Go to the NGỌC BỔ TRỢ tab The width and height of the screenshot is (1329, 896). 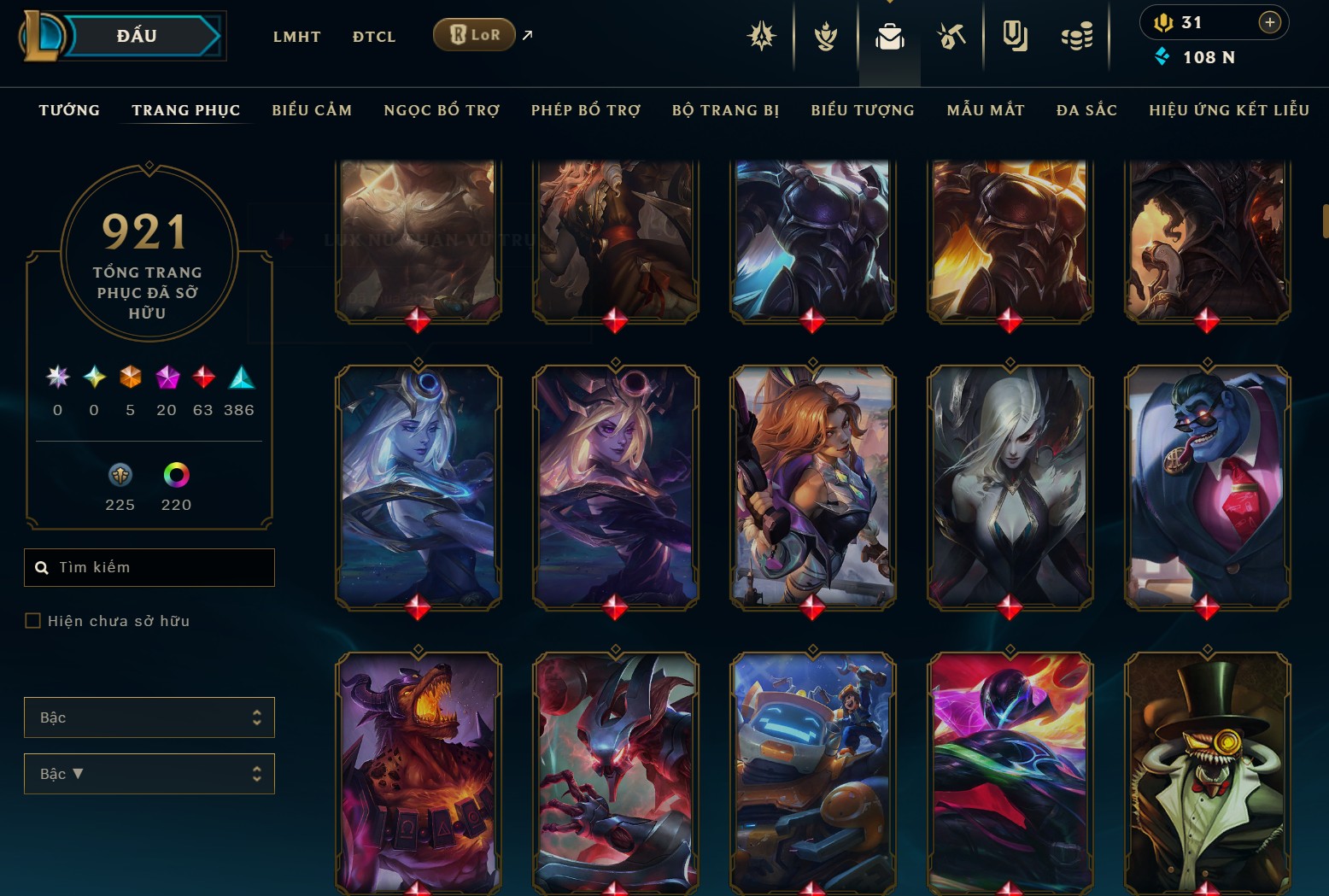(x=442, y=110)
